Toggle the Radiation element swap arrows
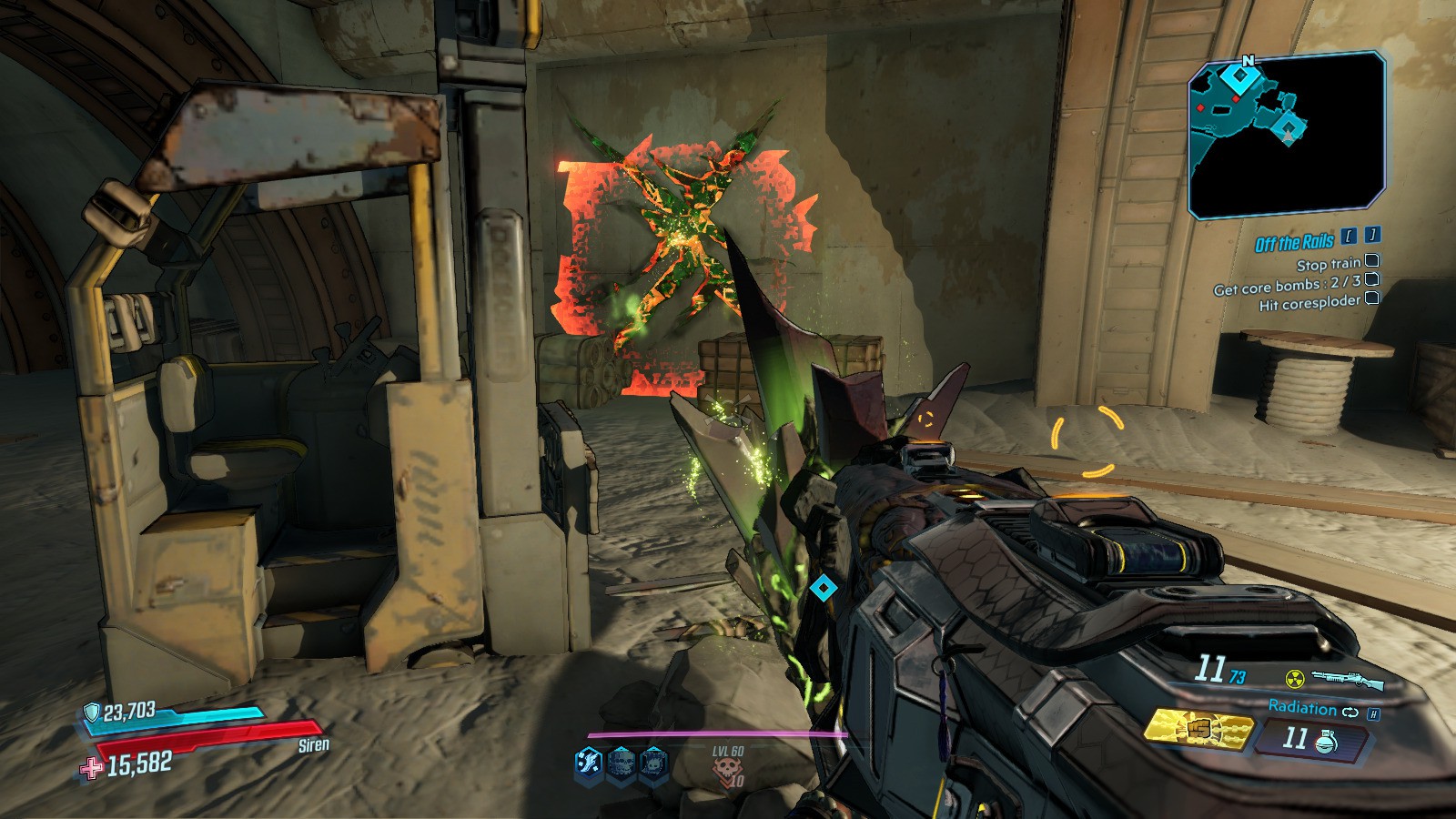1456x819 pixels. click(1350, 712)
